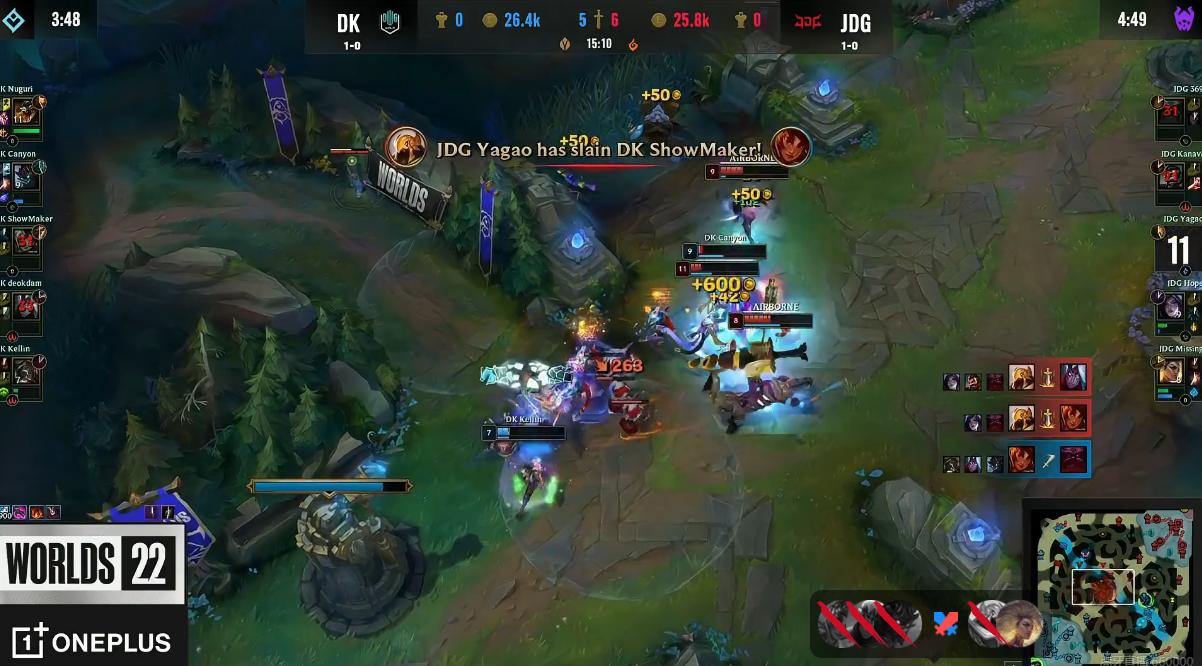Click the purple Baron timer icon
1202x666 pixels.
pyautogui.click(x=1184, y=19)
